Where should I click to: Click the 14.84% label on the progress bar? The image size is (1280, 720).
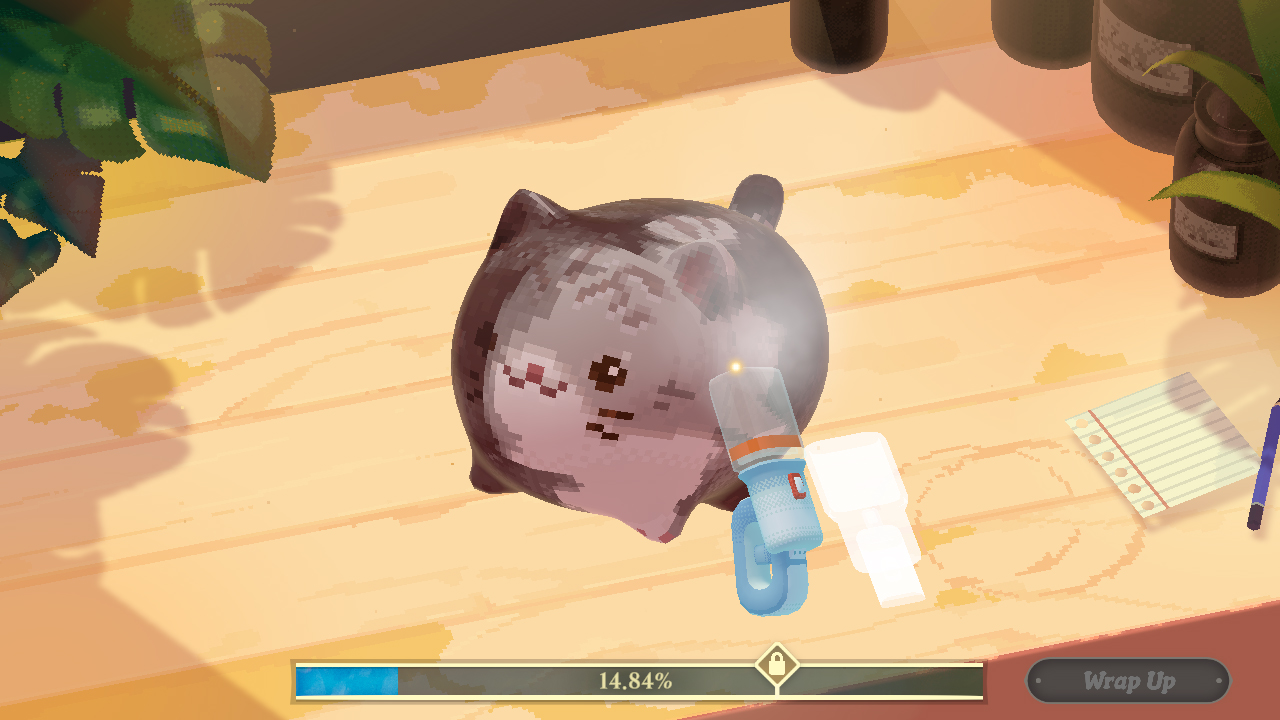(x=632, y=685)
